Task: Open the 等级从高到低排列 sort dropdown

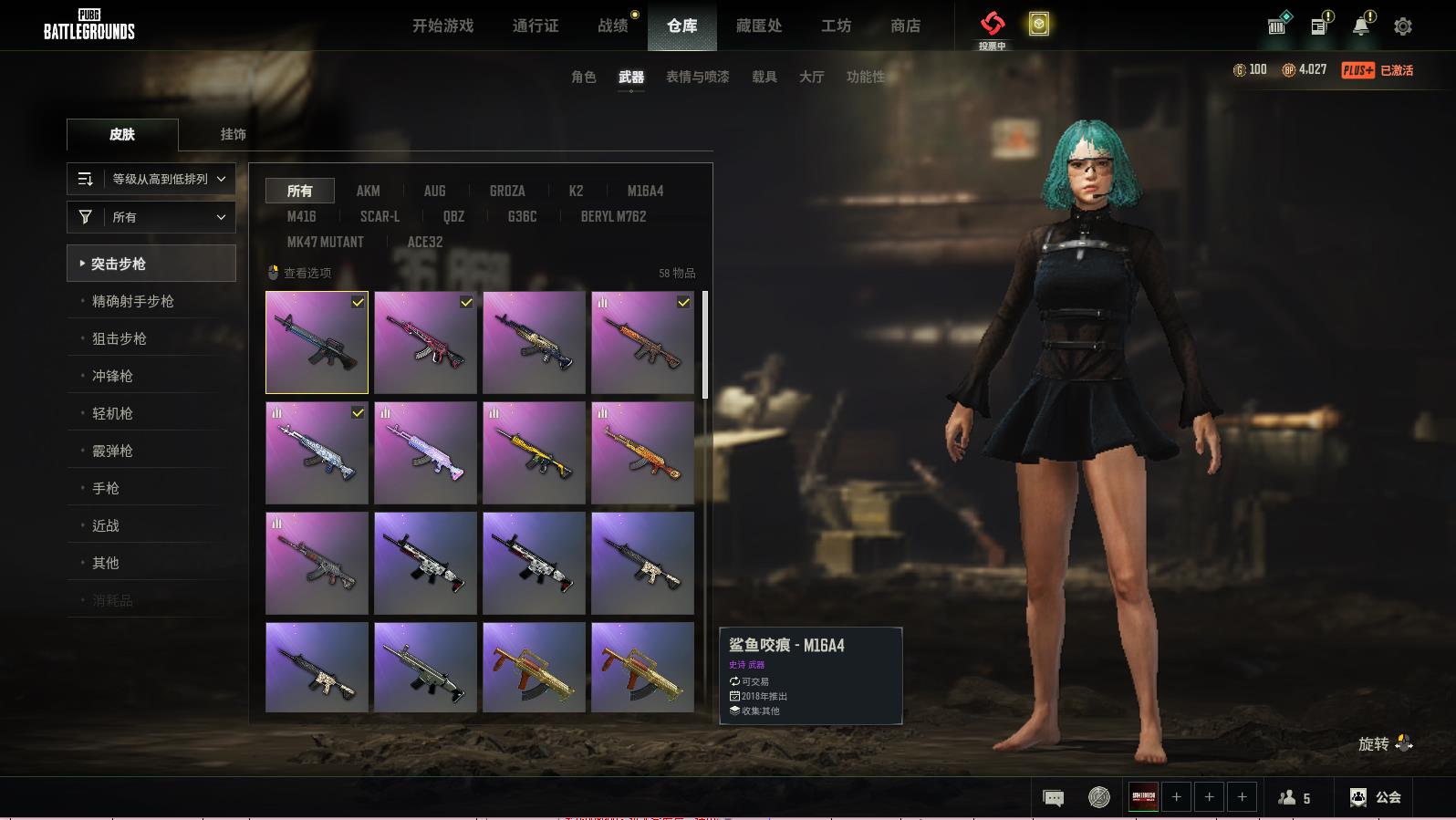Action: click(151, 179)
